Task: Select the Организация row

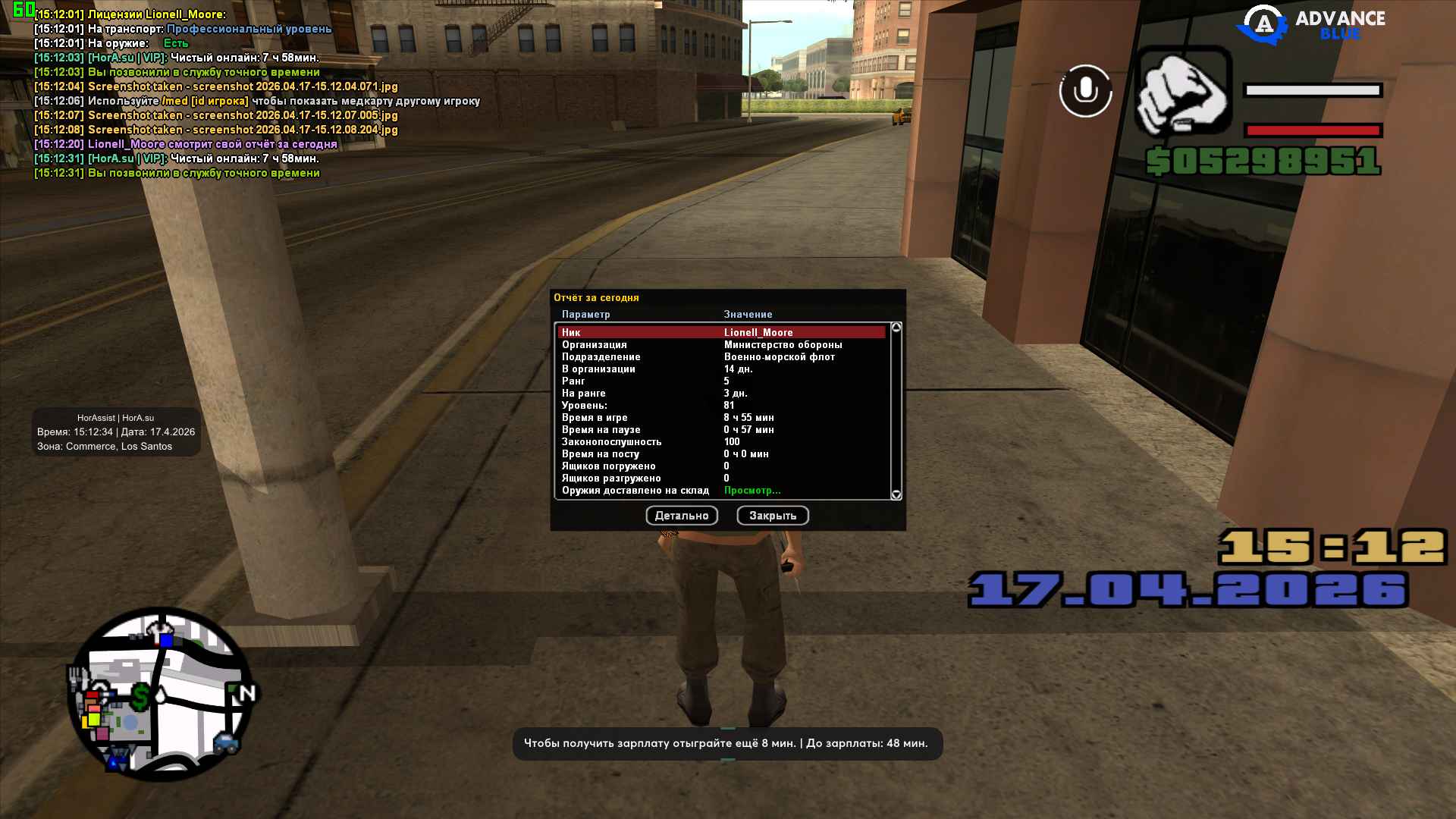Action: (720, 345)
